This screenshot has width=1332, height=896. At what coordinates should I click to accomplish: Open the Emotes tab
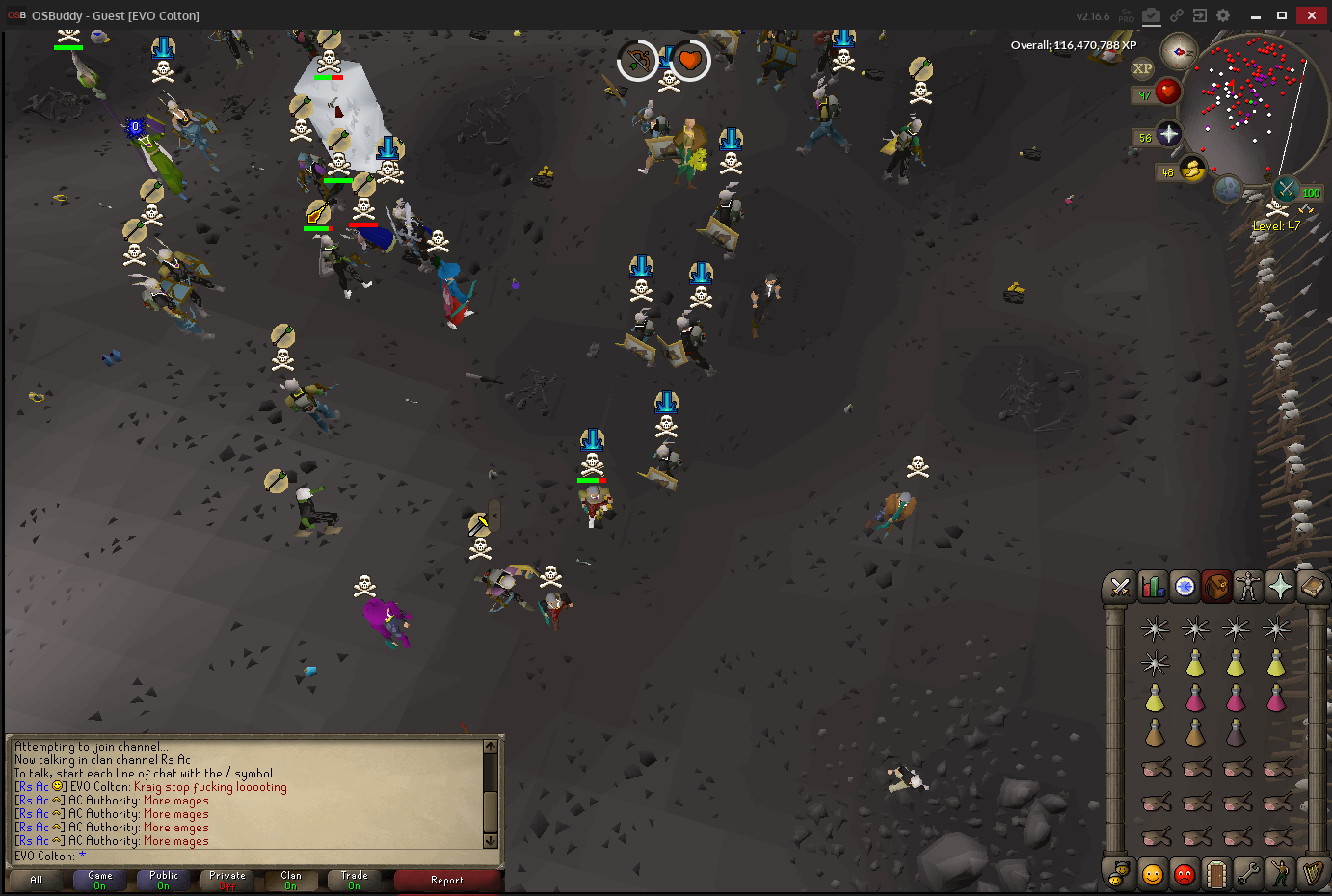click(x=1280, y=874)
